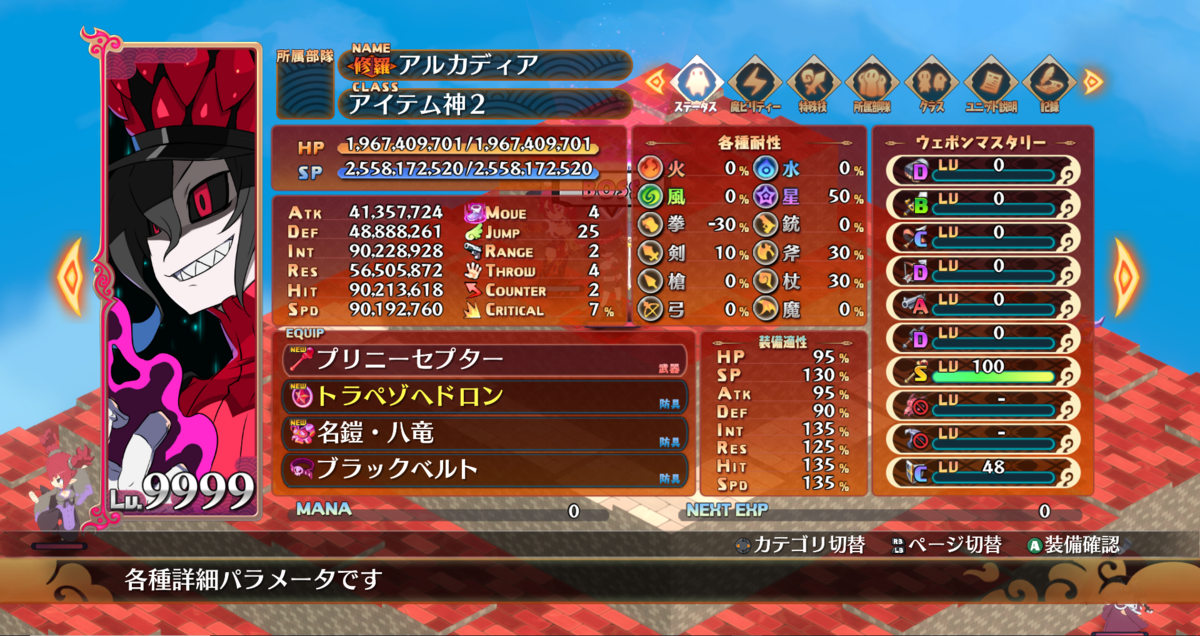Image resolution: width=1200 pixels, height=636 pixels.
Task: Show the 所属部隊 squad tab
Action: [872, 84]
